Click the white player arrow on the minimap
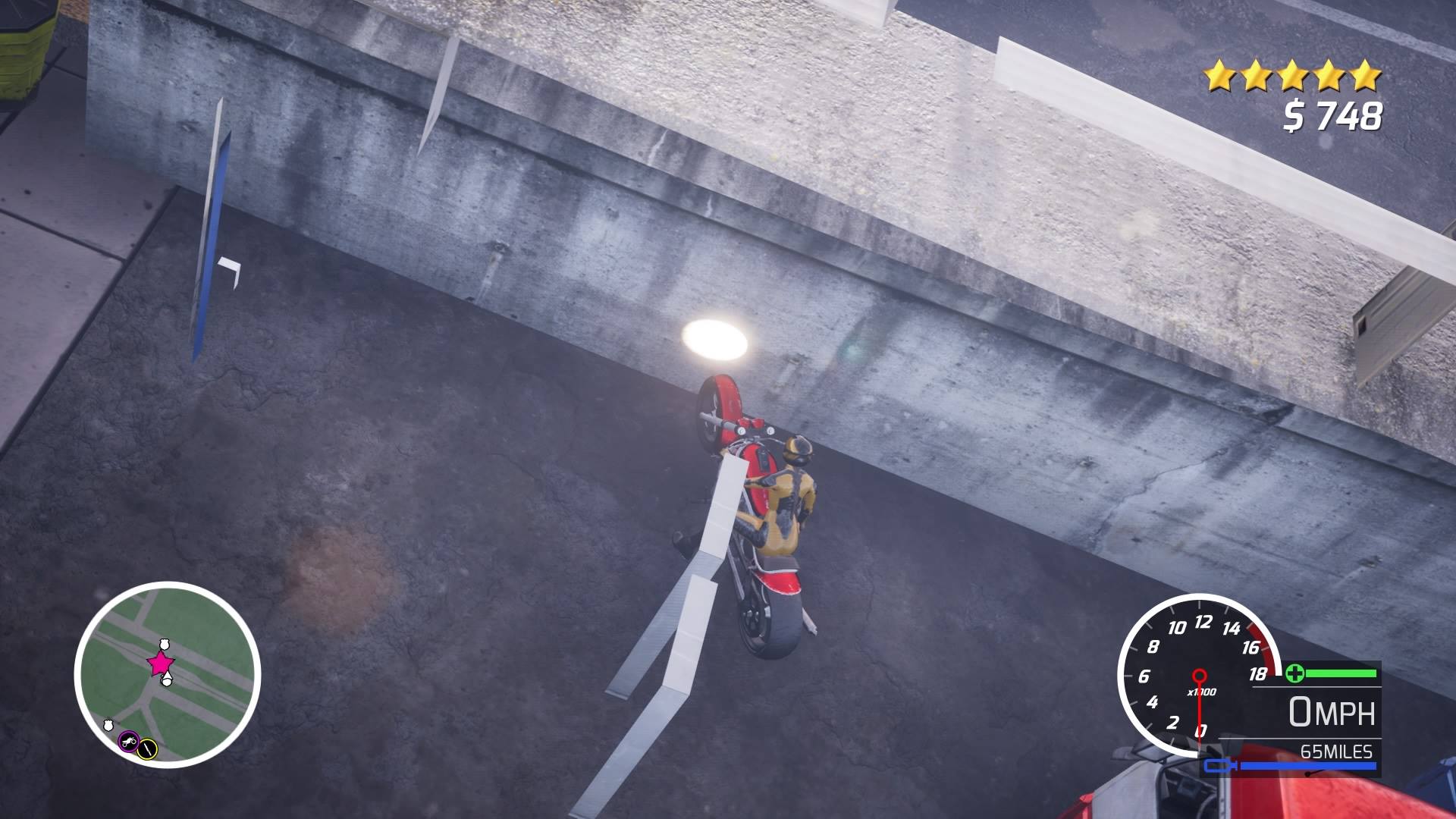The width and height of the screenshot is (1456, 819). (167, 677)
